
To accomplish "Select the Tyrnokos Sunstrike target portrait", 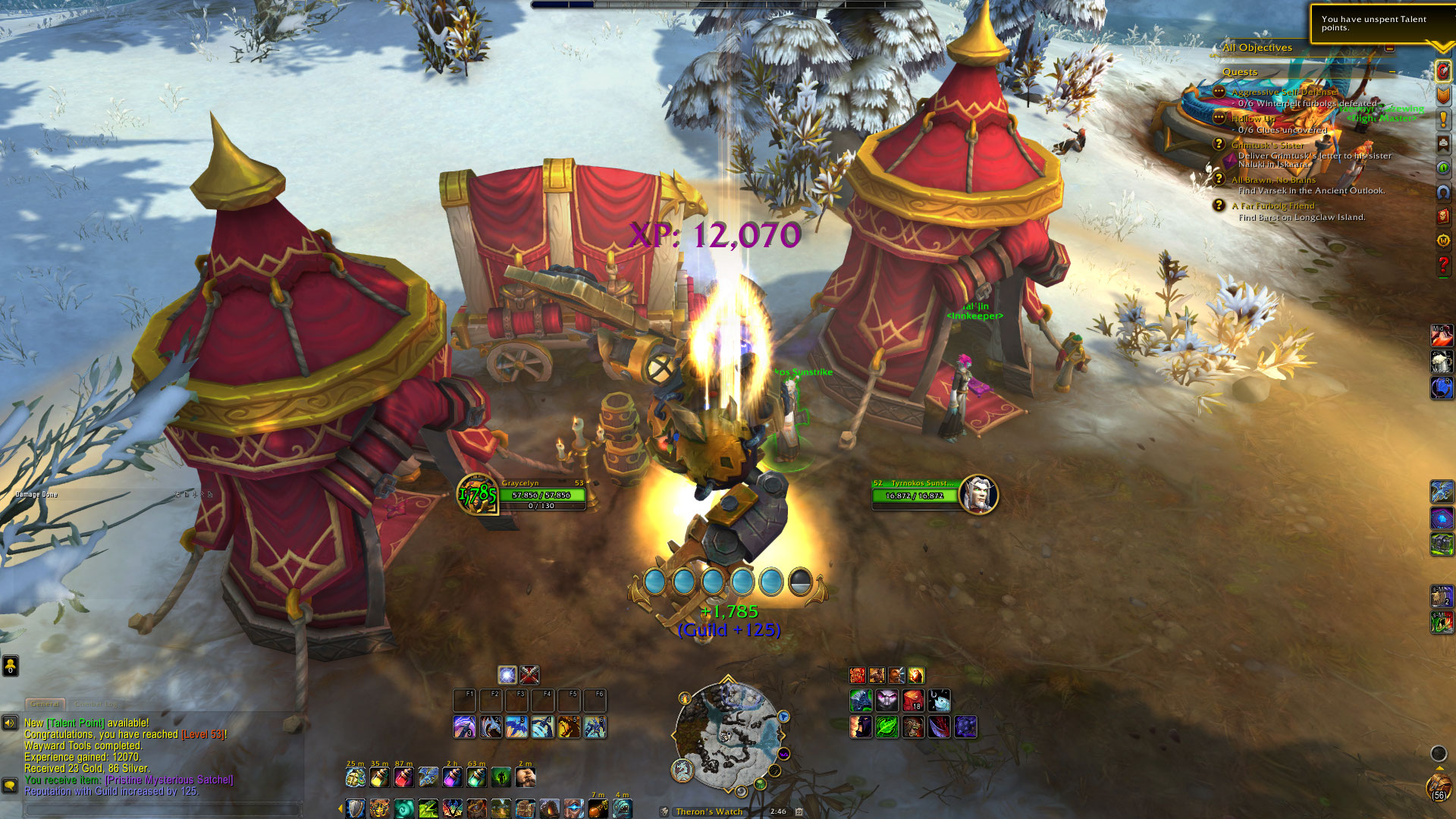I will [978, 494].
